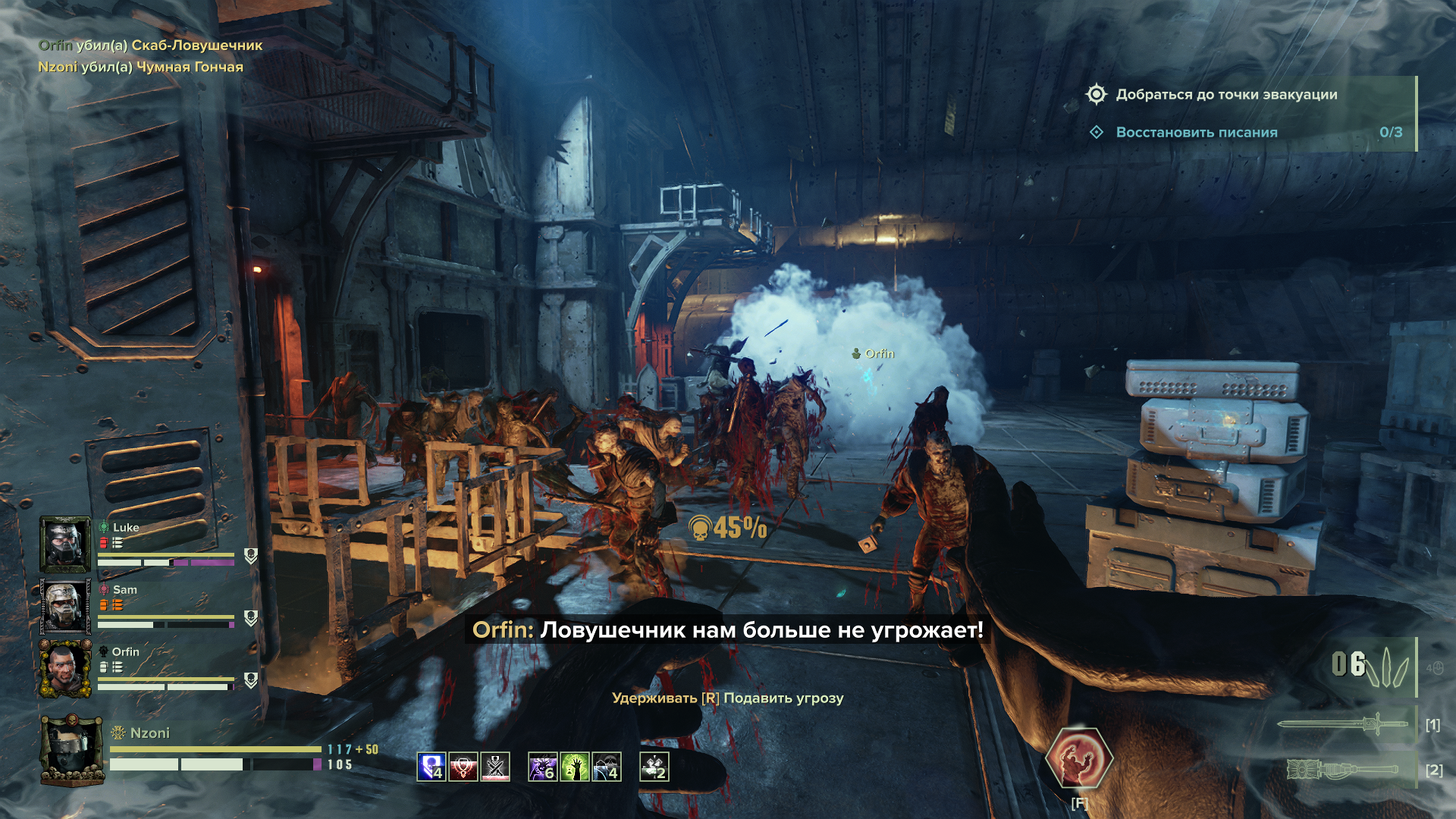Click the green hand hourglass buff icon
This screenshot has width=1456, height=819.
(x=575, y=767)
